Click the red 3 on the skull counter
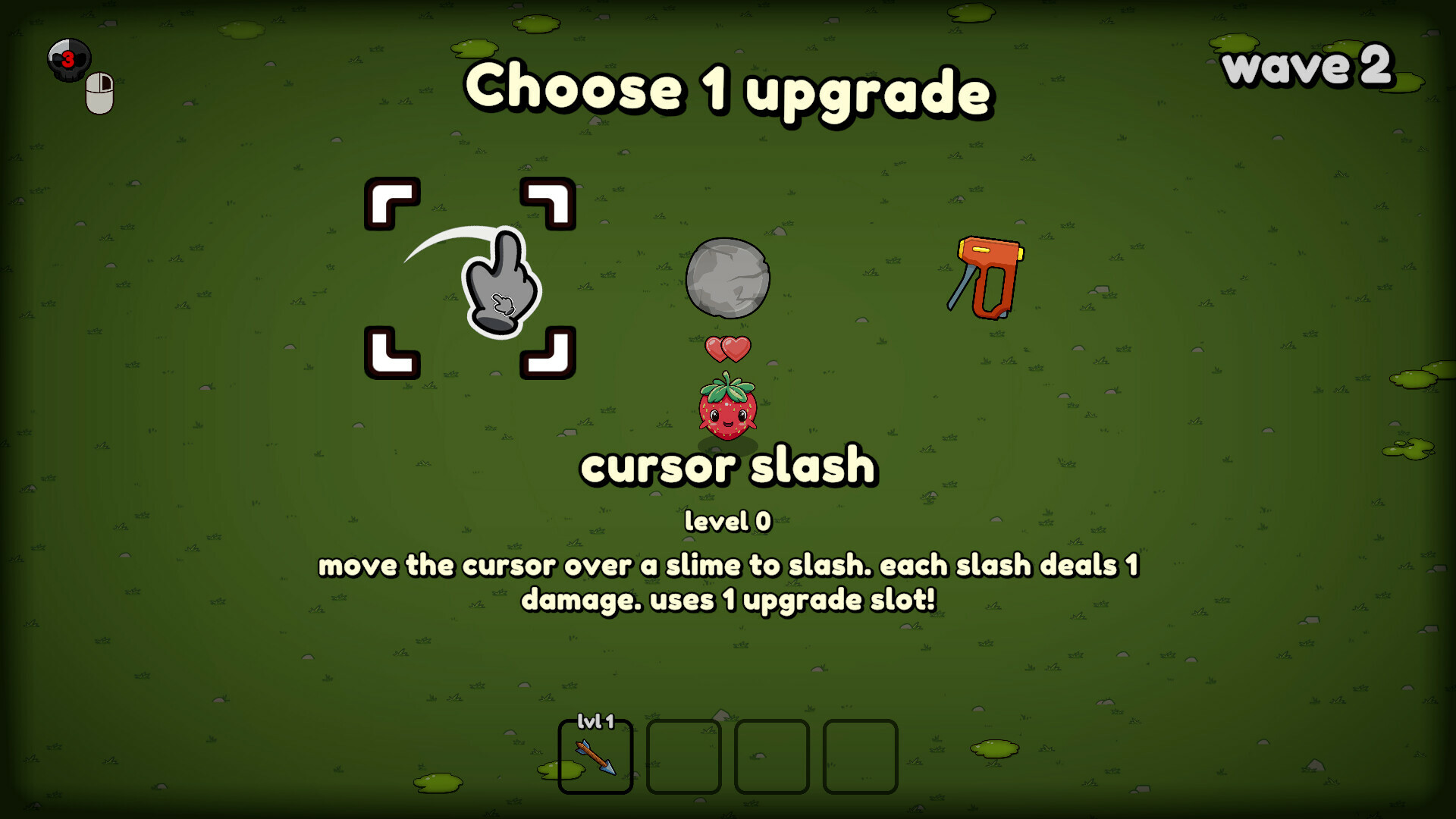This screenshot has width=1456, height=819. [70, 61]
